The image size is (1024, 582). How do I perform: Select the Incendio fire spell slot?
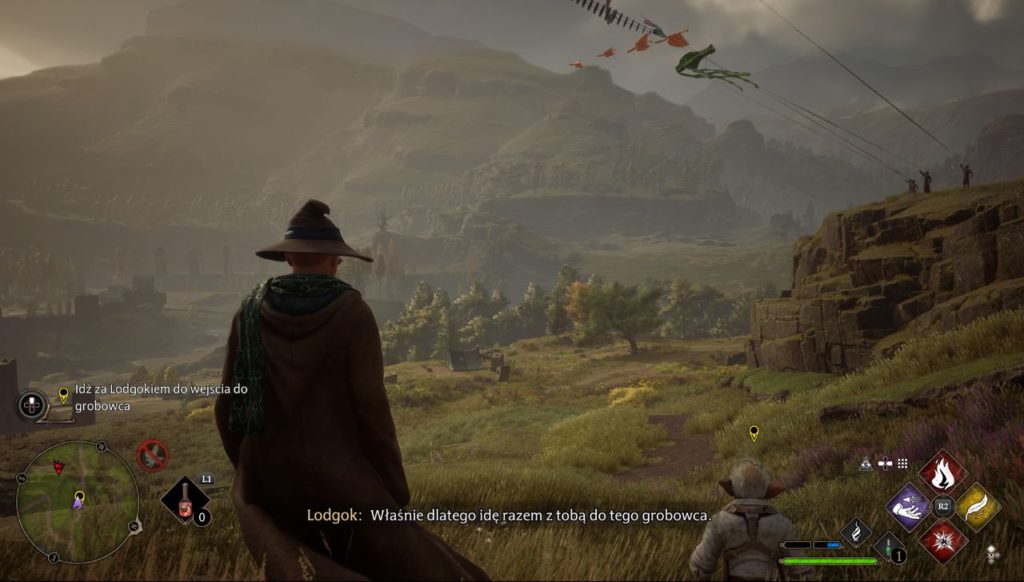pos(941,471)
